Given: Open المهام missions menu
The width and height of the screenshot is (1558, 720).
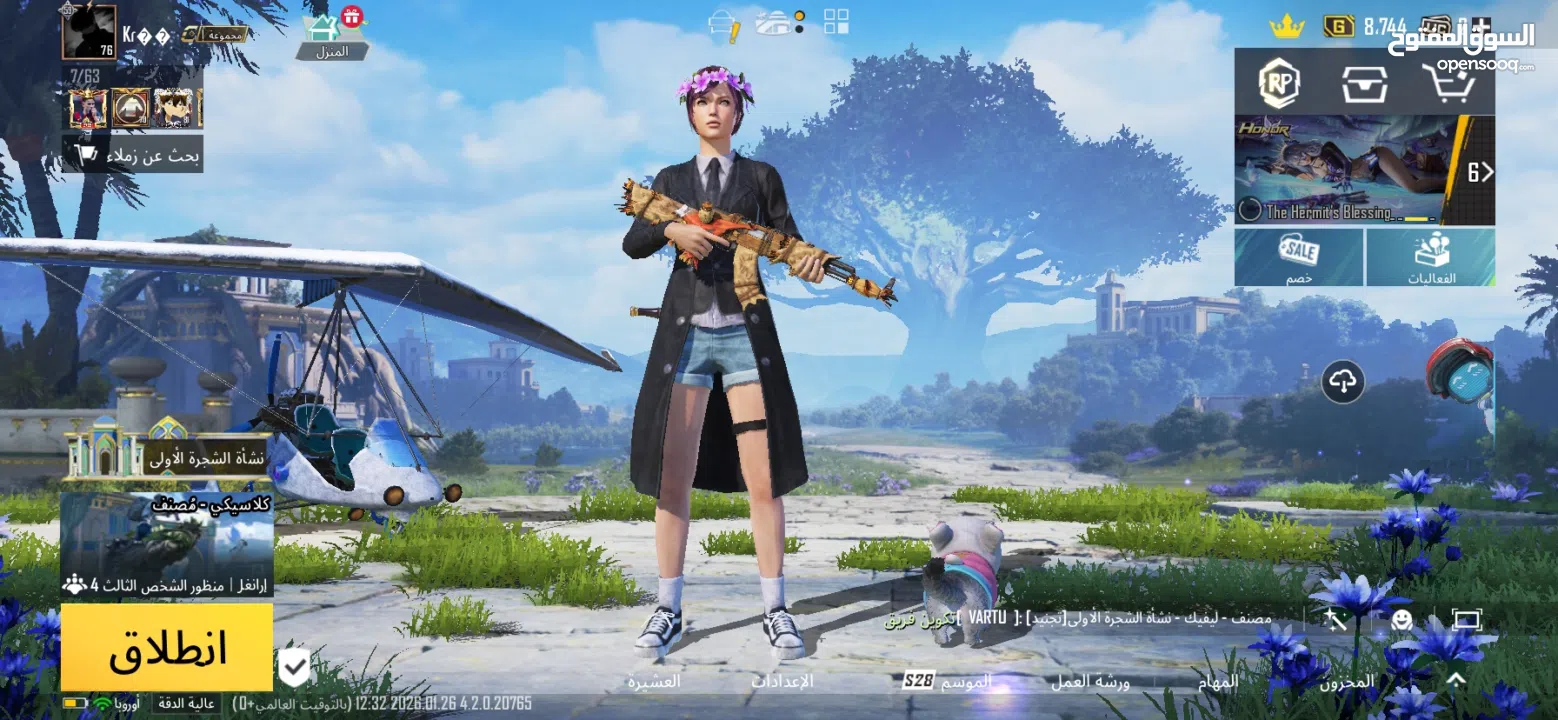Looking at the screenshot, I should pos(1218,681).
